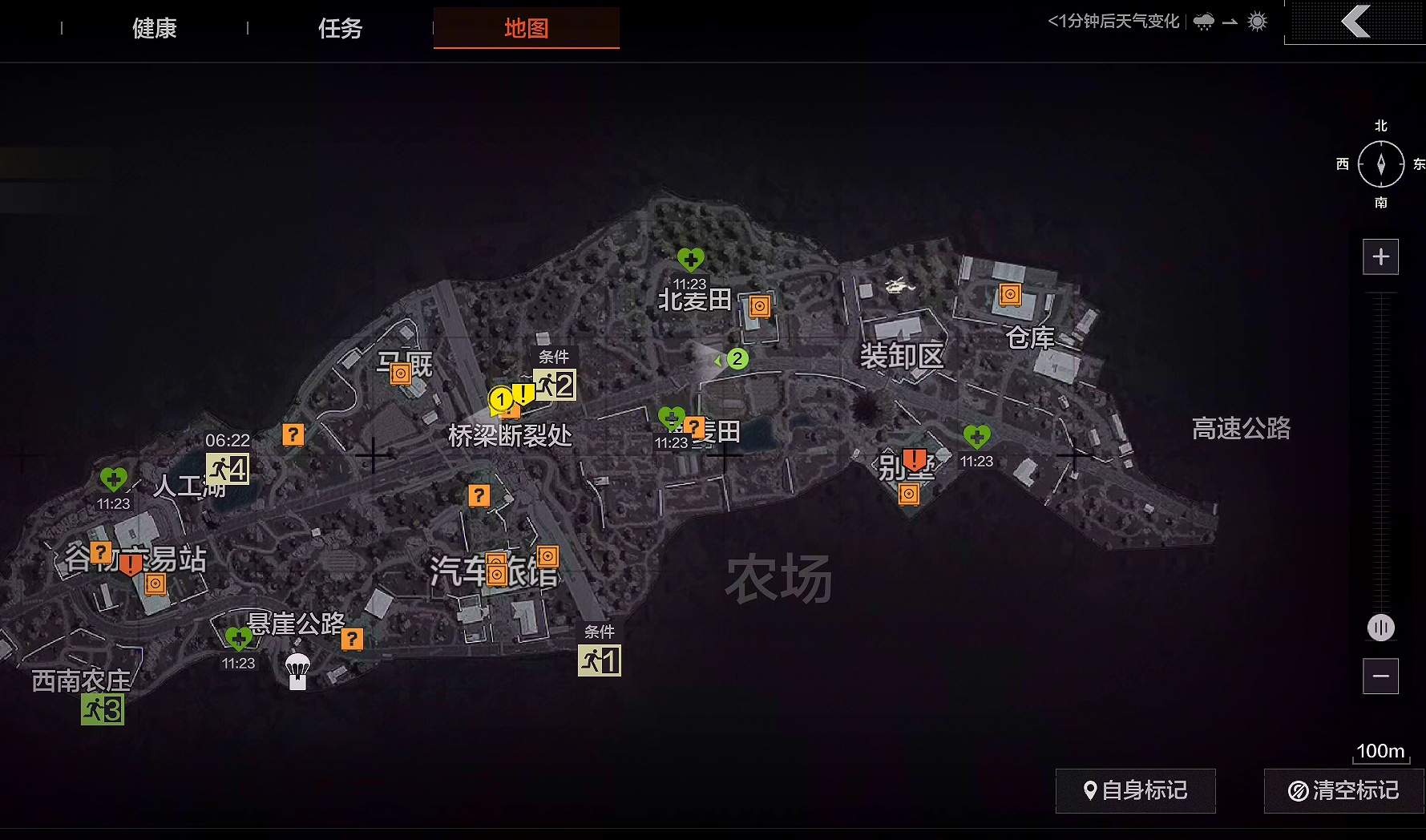This screenshot has width=1426, height=840.
Task: Activate the 自身标记 button
Action: click(x=1135, y=791)
